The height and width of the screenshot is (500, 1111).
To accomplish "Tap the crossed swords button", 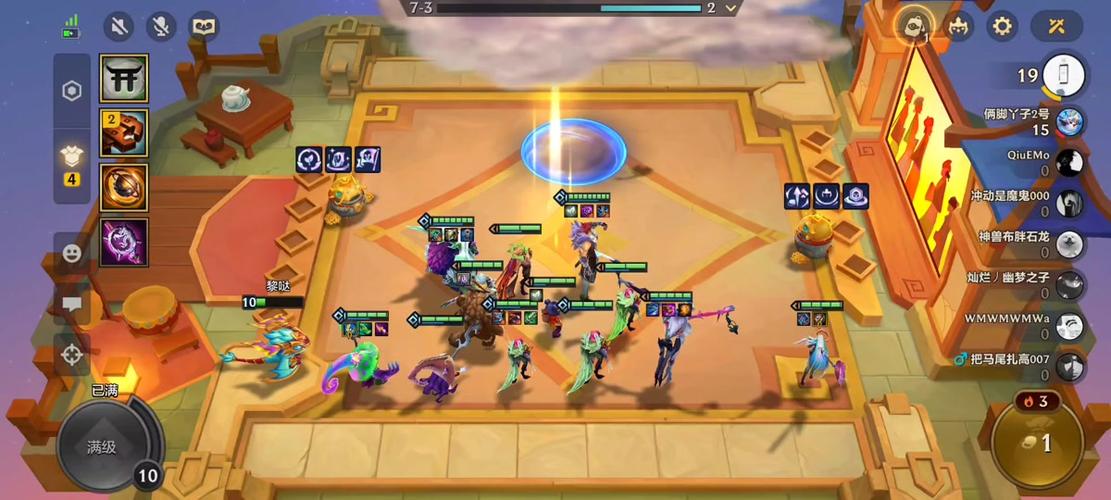I will tap(1056, 27).
